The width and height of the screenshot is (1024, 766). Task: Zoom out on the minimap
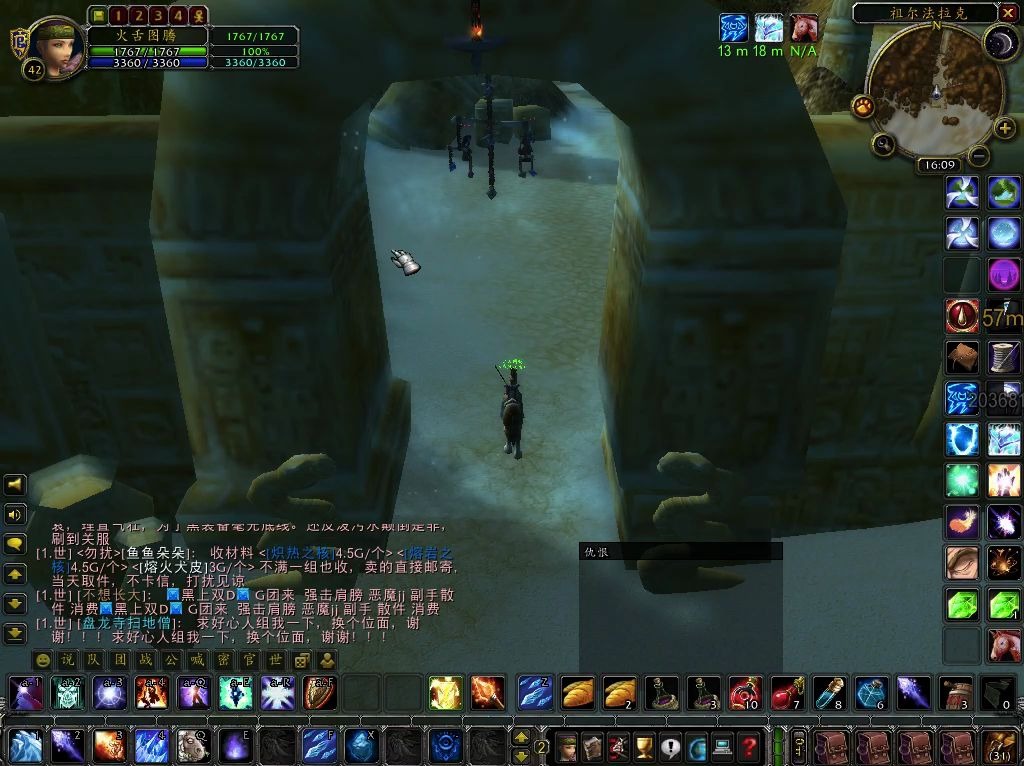979,156
